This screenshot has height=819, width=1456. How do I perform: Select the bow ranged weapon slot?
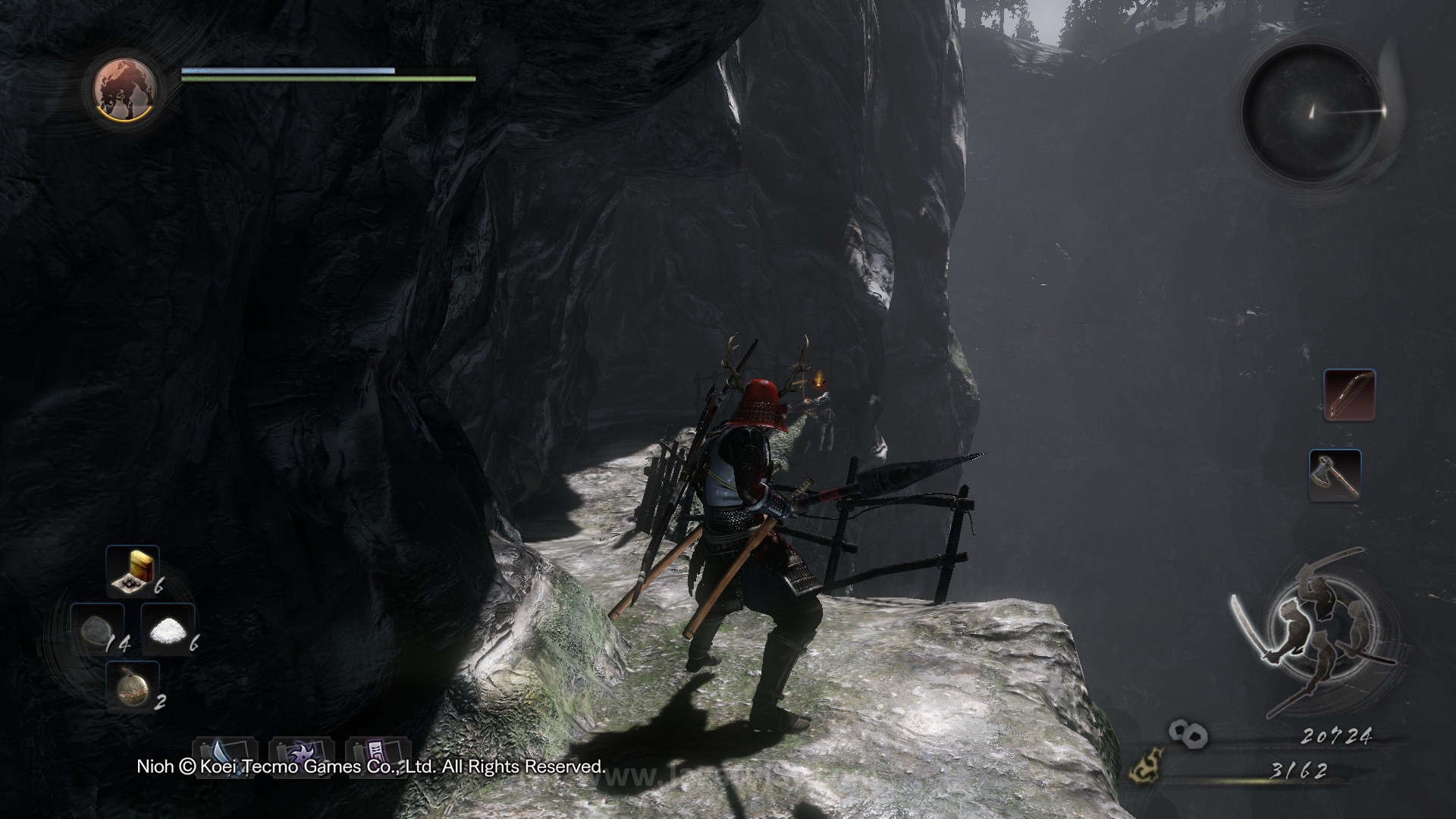click(x=1349, y=395)
